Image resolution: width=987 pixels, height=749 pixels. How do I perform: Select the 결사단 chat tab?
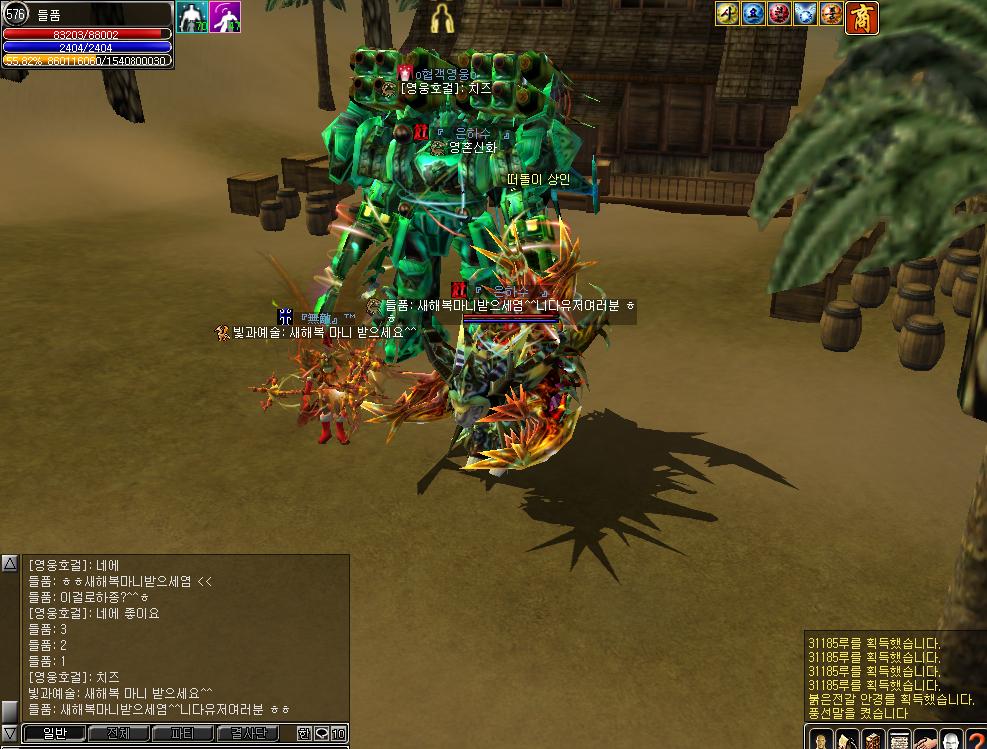pos(248,734)
